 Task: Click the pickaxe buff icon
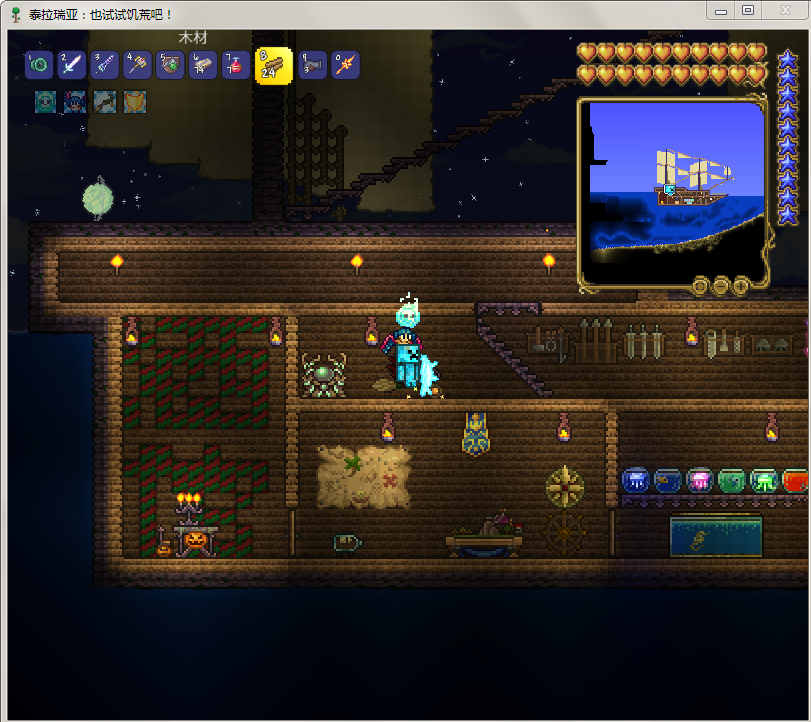point(105,101)
